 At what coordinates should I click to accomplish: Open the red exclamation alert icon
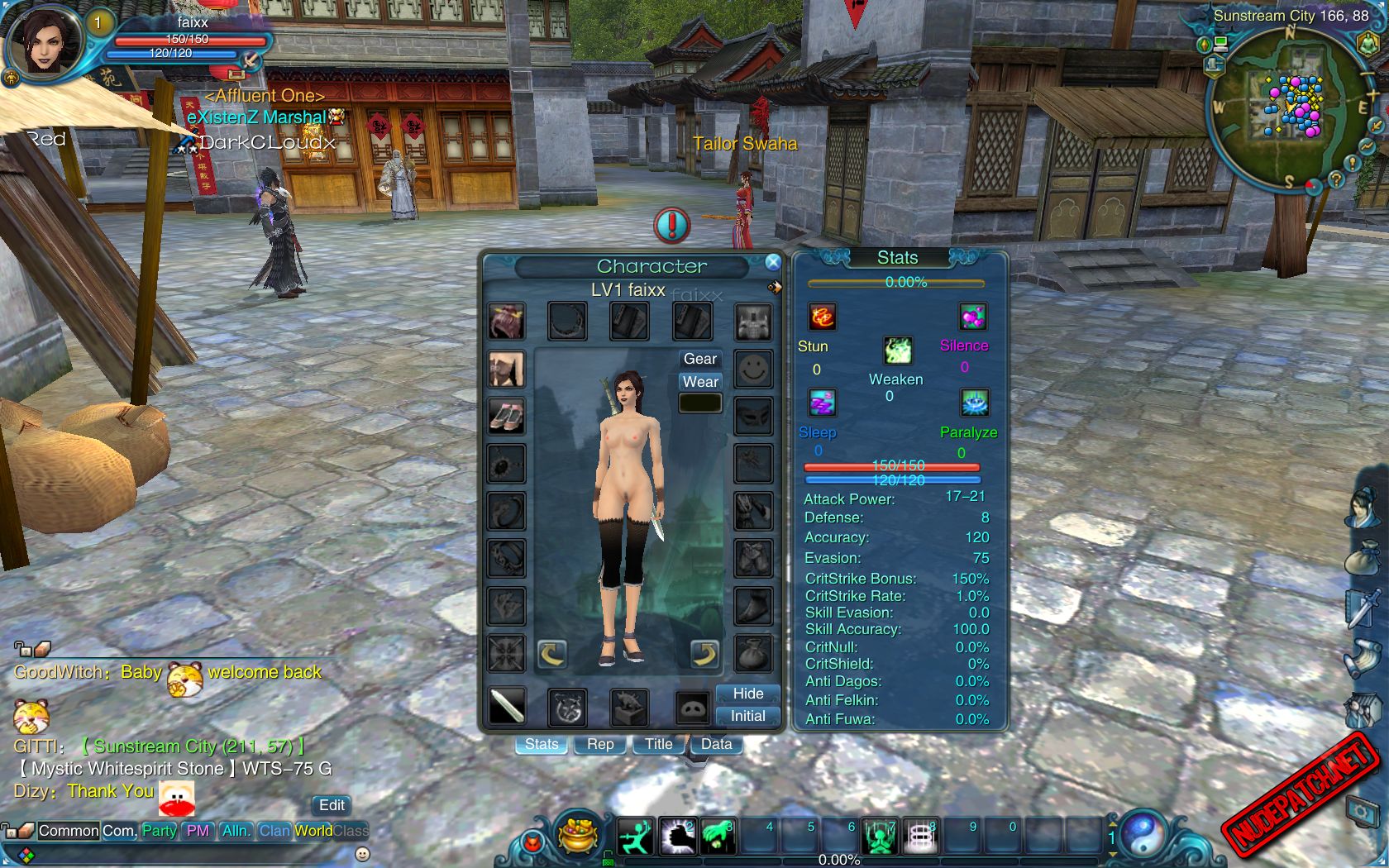click(x=672, y=225)
